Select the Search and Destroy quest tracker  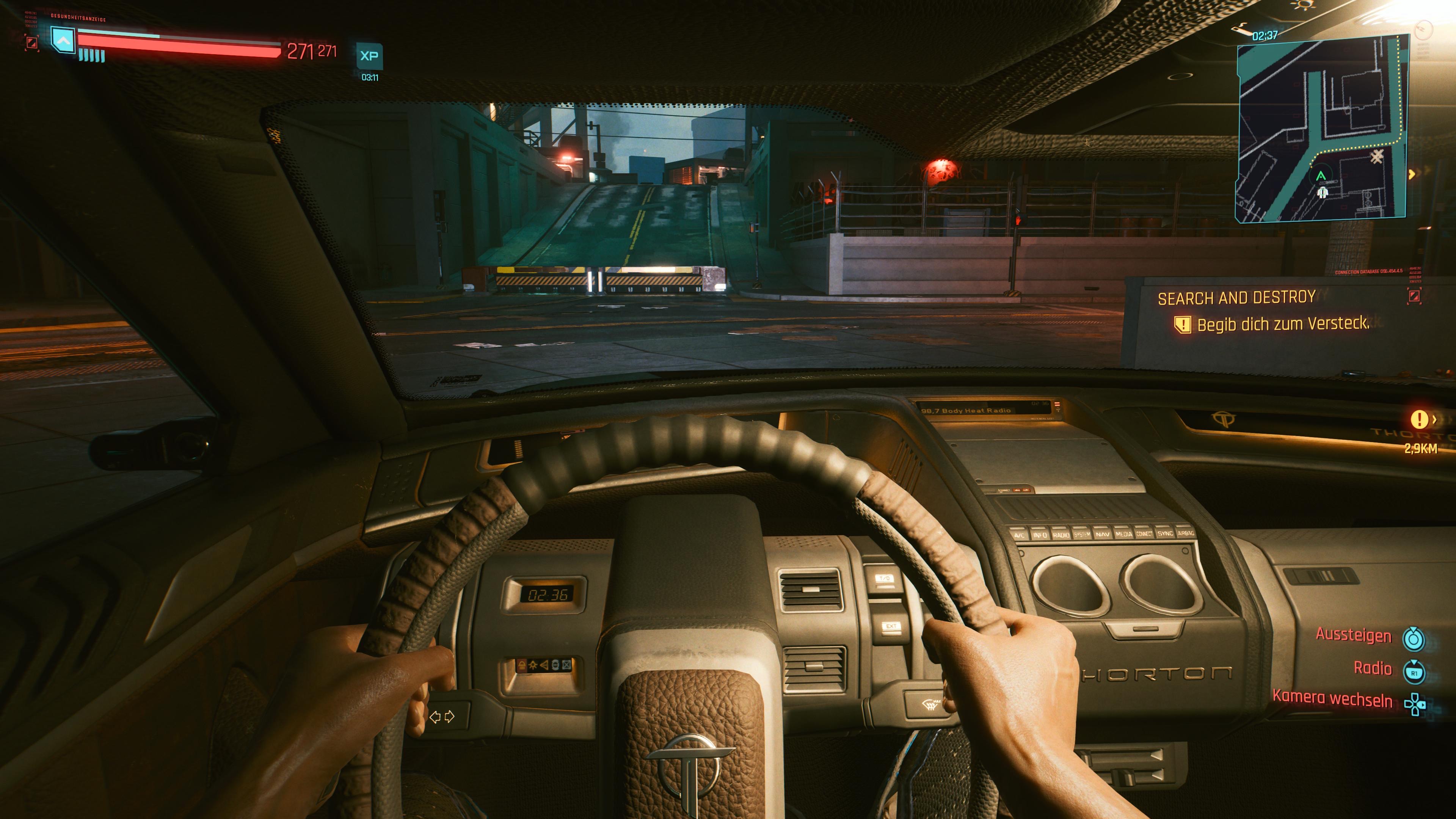pos(1236,297)
